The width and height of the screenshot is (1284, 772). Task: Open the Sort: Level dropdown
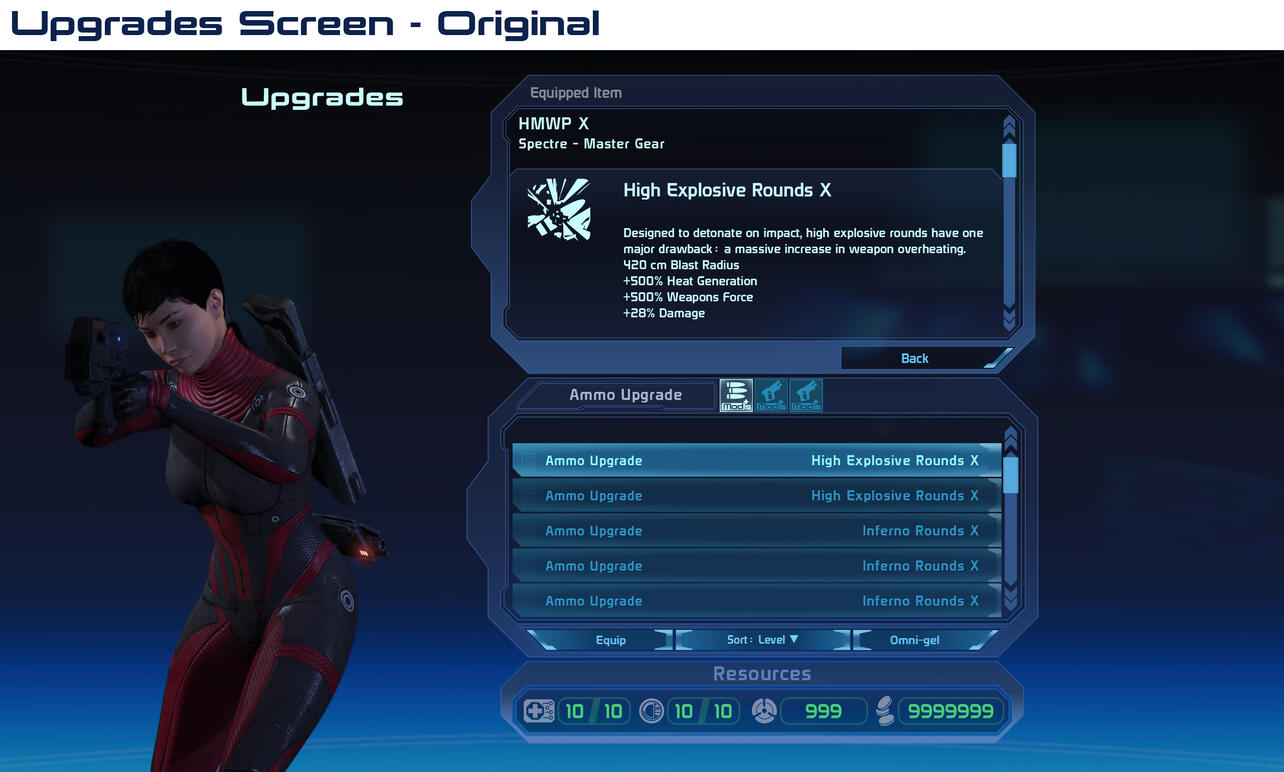coord(763,639)
